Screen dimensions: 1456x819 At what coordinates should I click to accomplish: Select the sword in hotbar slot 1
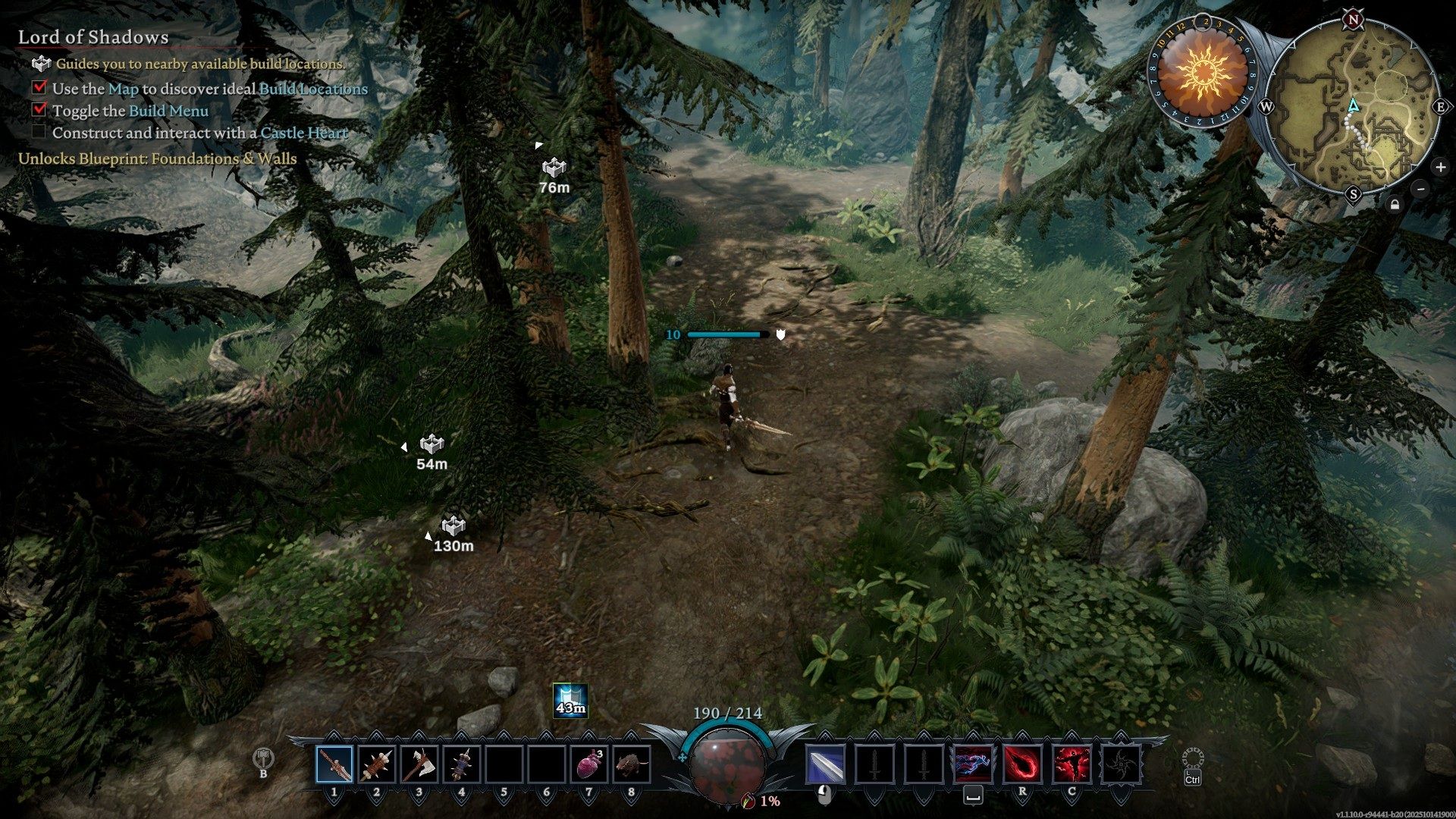pos(334,764)
